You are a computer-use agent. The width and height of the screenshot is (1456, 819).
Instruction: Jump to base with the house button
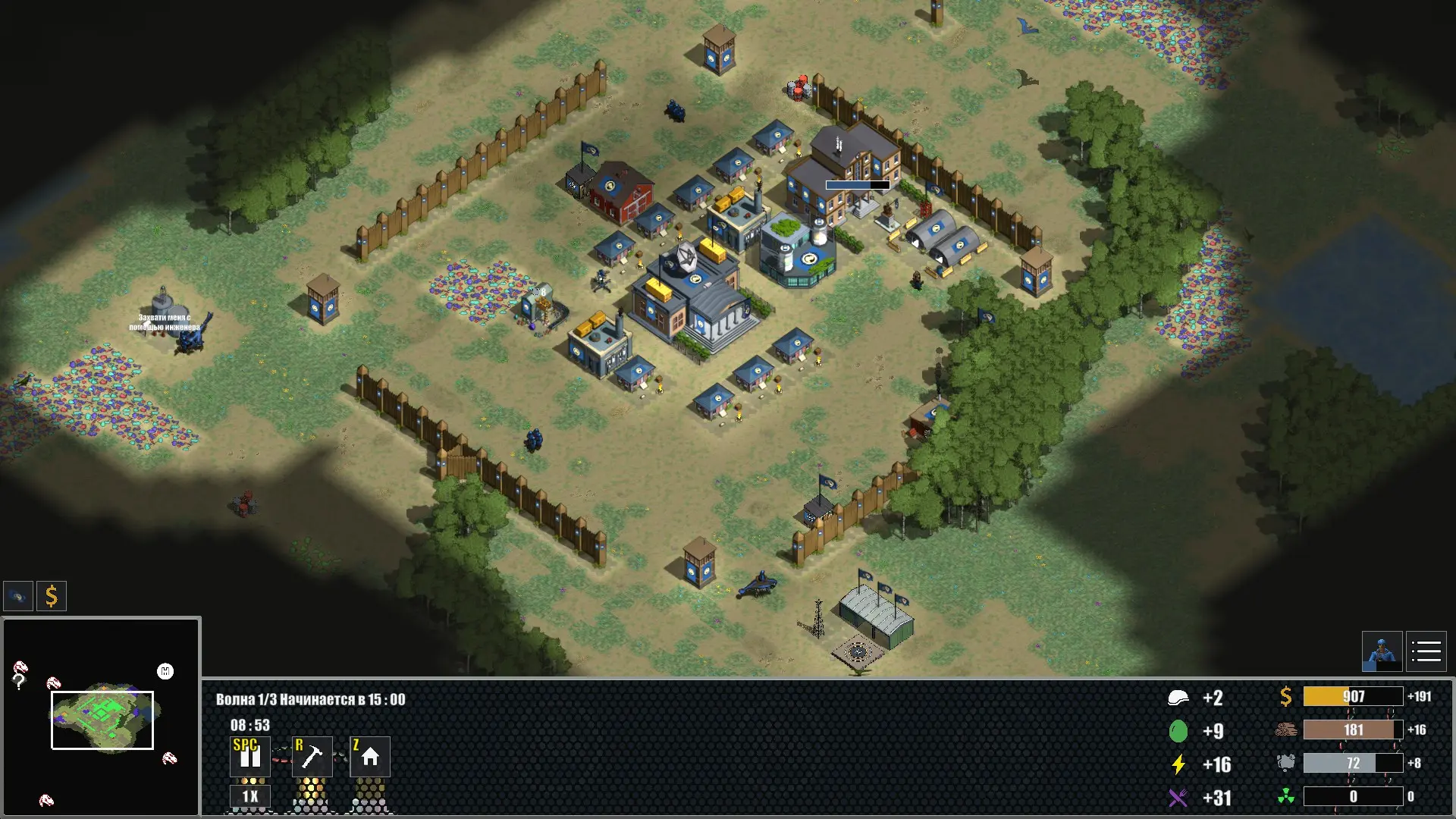coord(370,756)
